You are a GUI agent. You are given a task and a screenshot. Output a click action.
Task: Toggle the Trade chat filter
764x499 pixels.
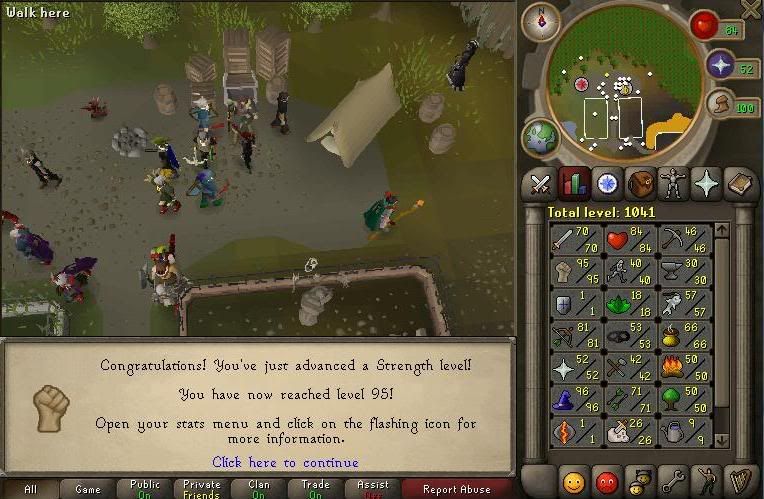point(316,489)
